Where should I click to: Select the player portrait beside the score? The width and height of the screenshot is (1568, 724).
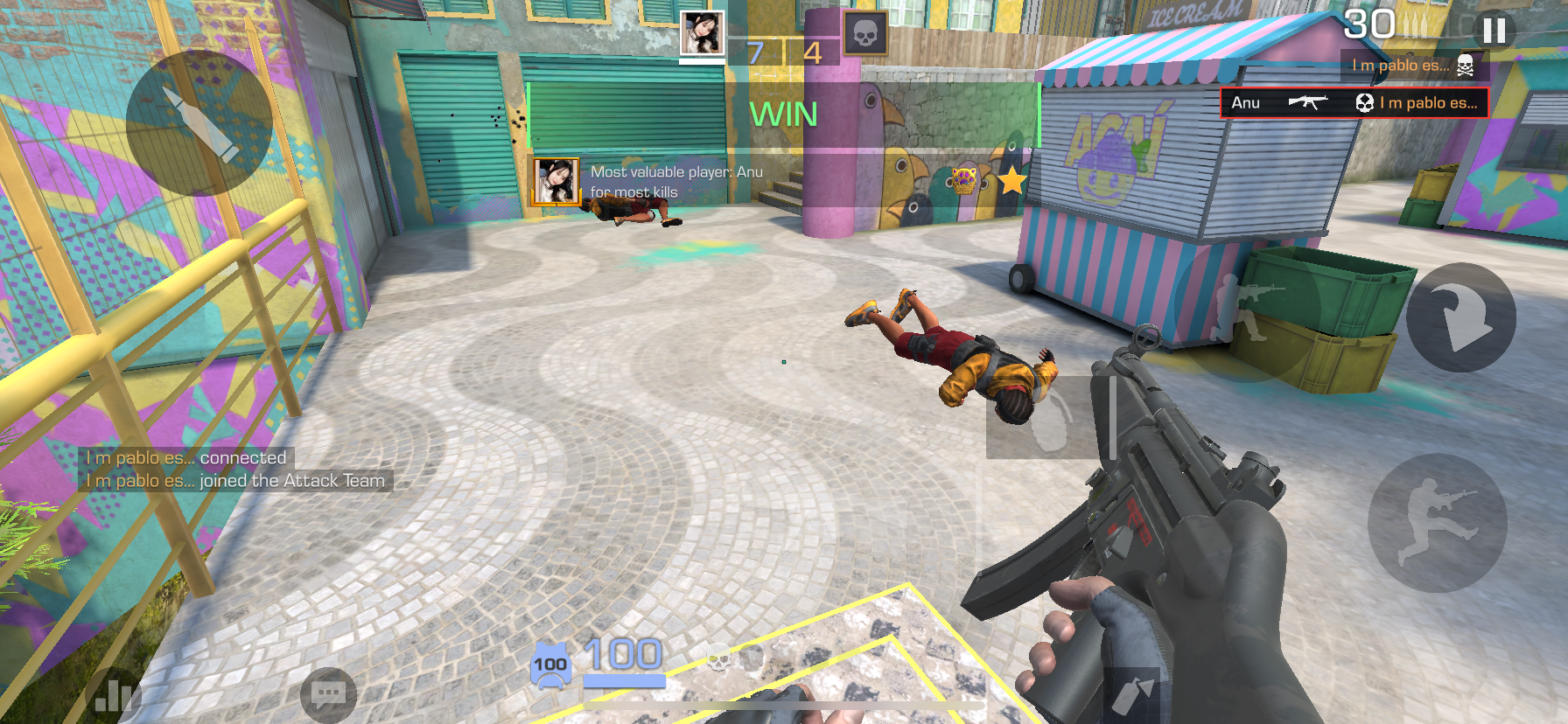click(703, 33)
